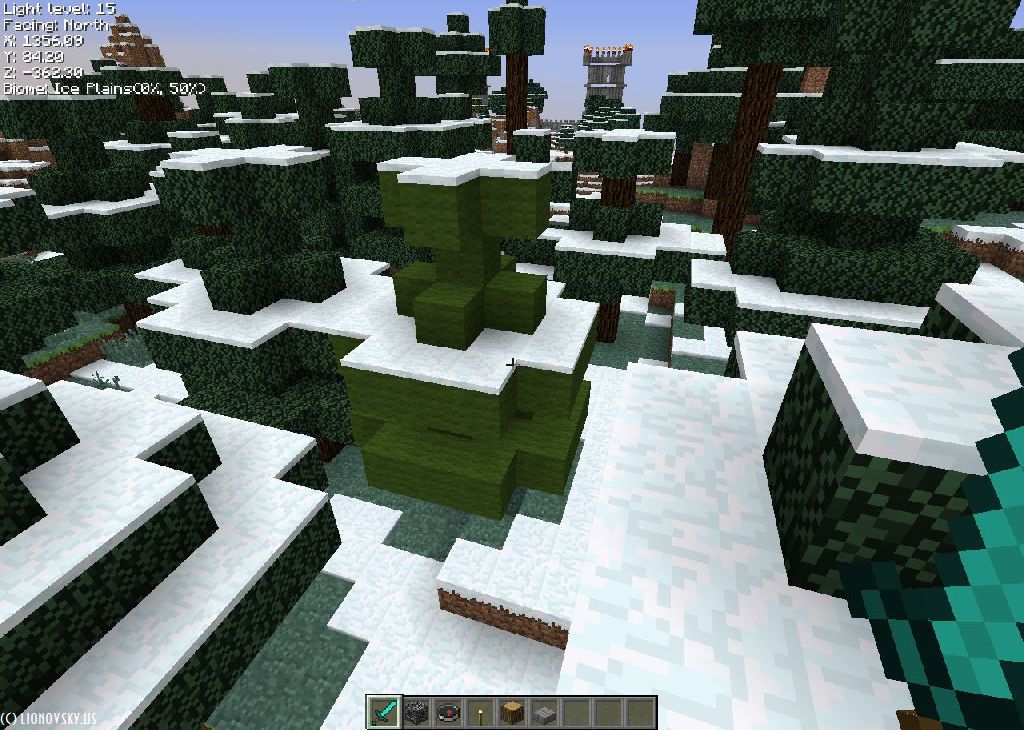Select the stone slab hotbar slot

543,713
